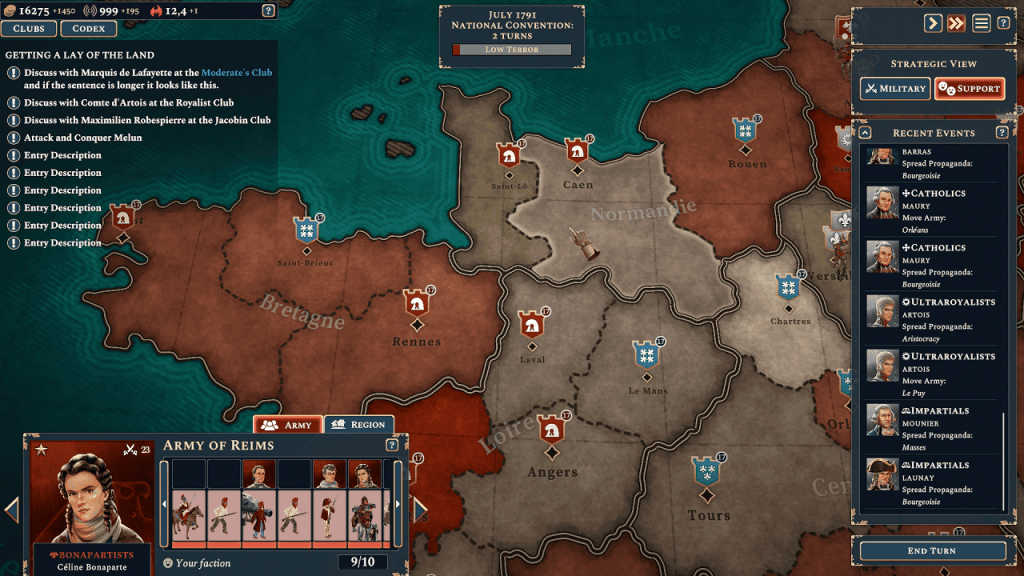Select the Attack and Conquer Melun objective
The image size is (1024, 576).
[x=82, y=138]
